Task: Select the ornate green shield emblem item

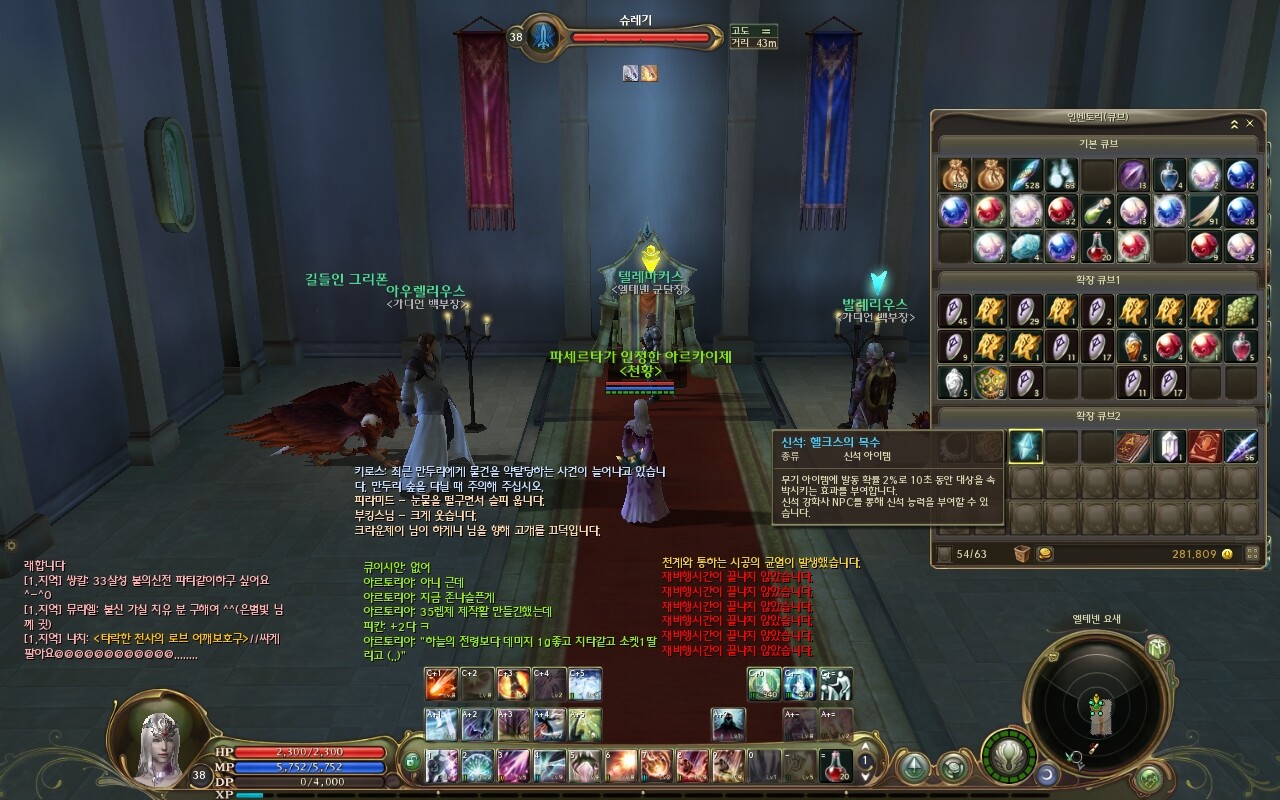Action: (x=989, y=382)
